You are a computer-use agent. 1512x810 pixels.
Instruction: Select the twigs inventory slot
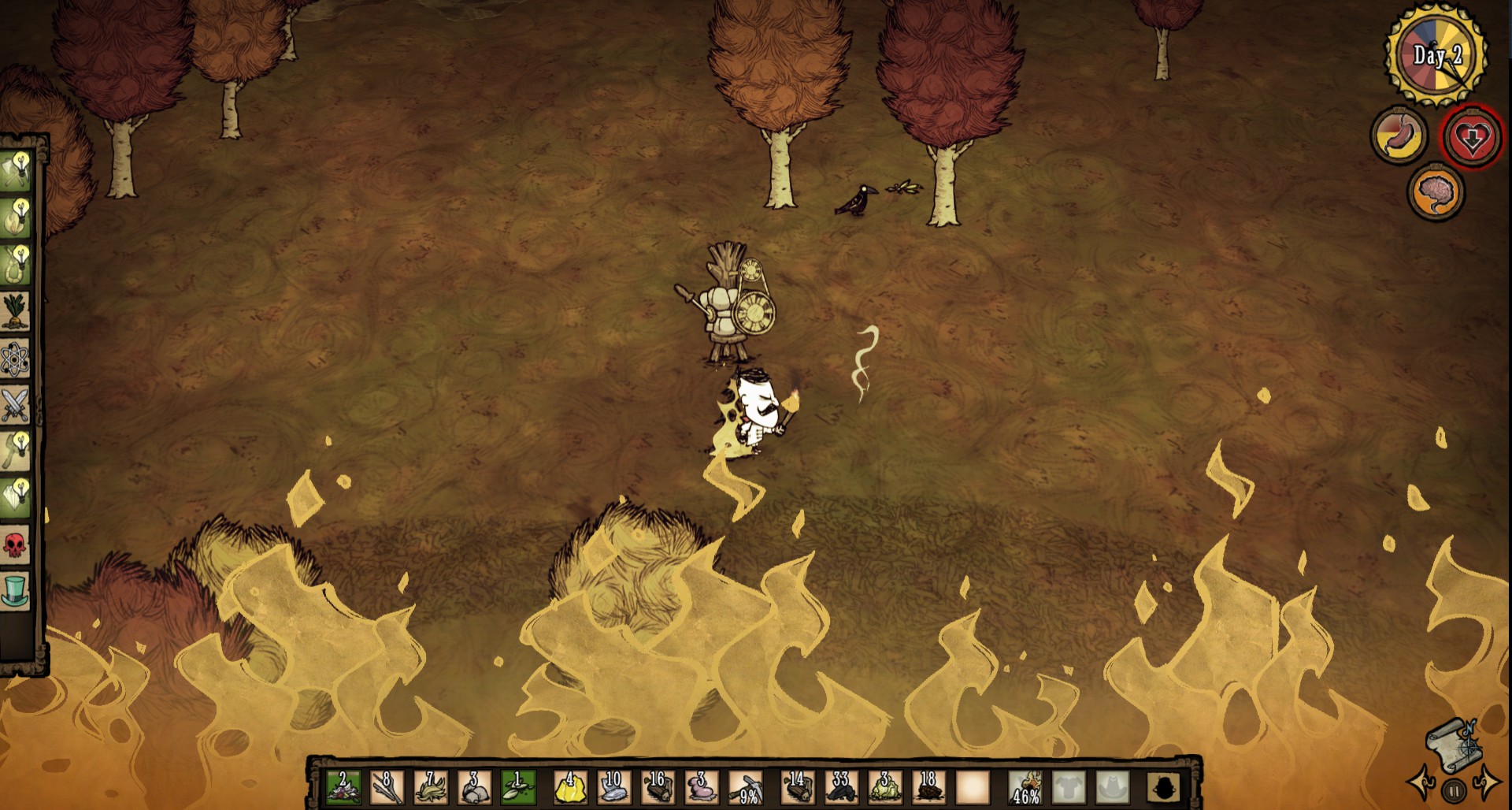point(386,787)
